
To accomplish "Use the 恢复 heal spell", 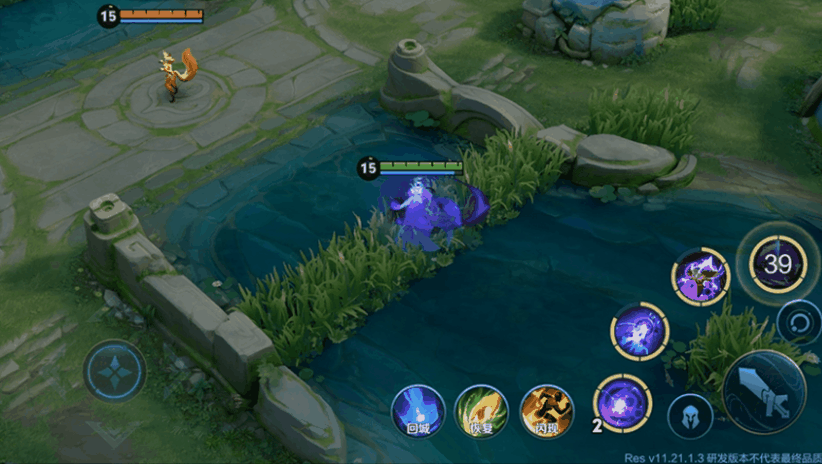I will [x=481, y=410].
